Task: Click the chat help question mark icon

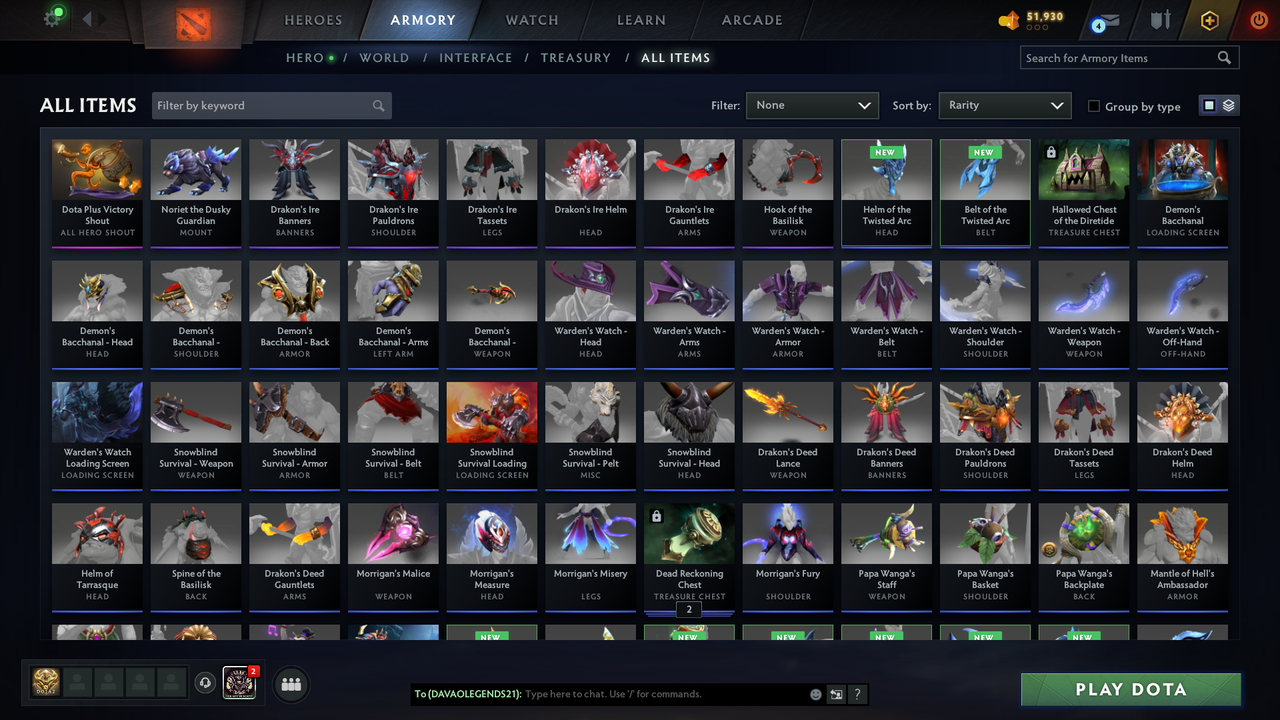Action: [857, 694]
